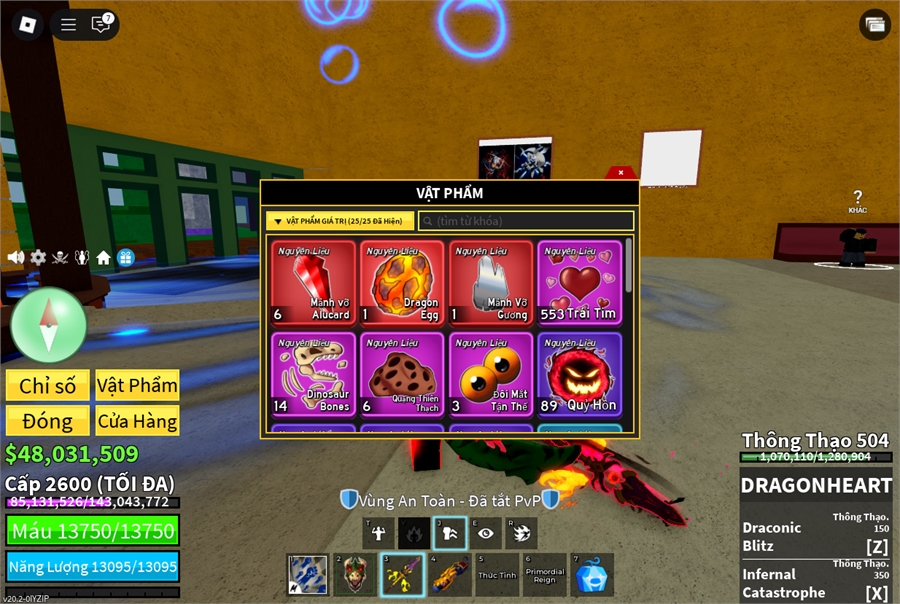Select the Trái Tim hearts item
This screenshot has height=604, width=900.
coord(579,283)
